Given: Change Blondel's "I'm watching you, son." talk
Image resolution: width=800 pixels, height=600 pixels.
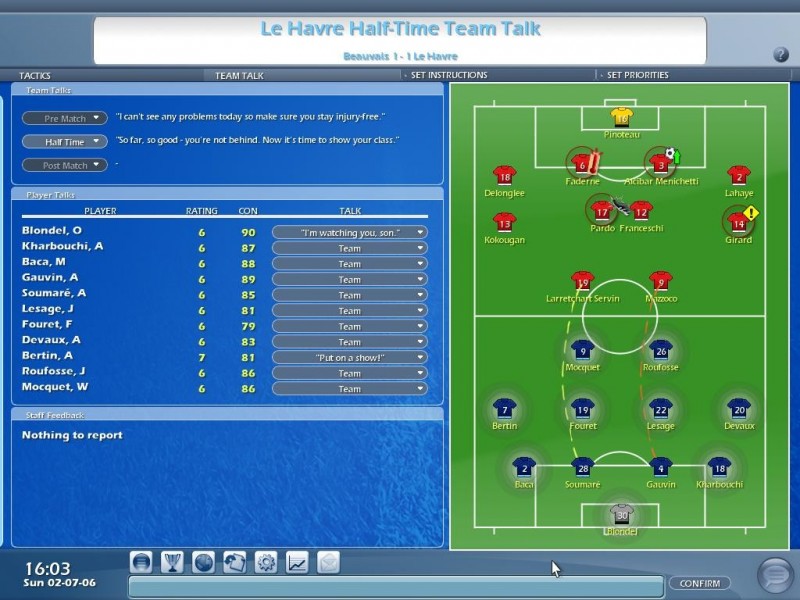Looking at the screenshot, I should (x=349, y=232).
